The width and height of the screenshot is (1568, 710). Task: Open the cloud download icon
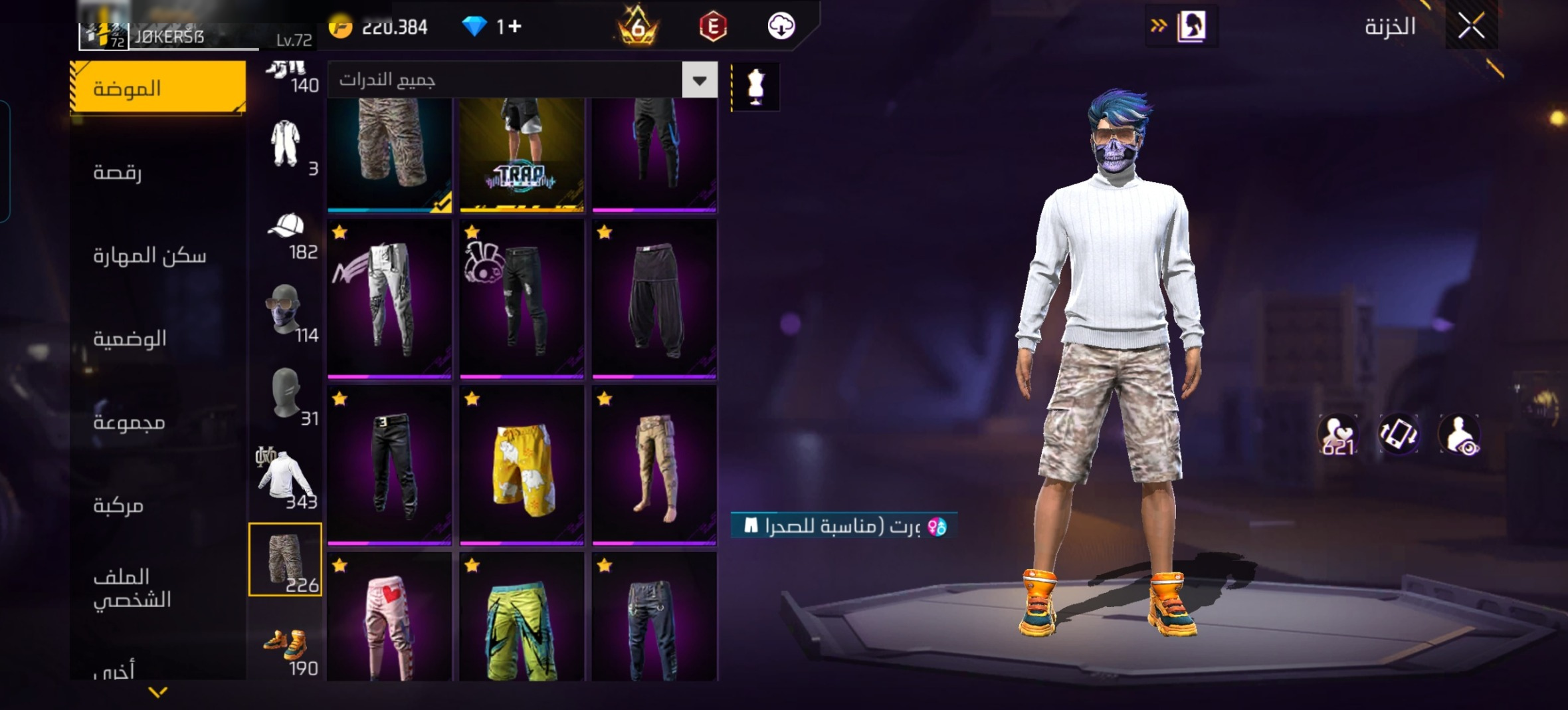(781, 27)
